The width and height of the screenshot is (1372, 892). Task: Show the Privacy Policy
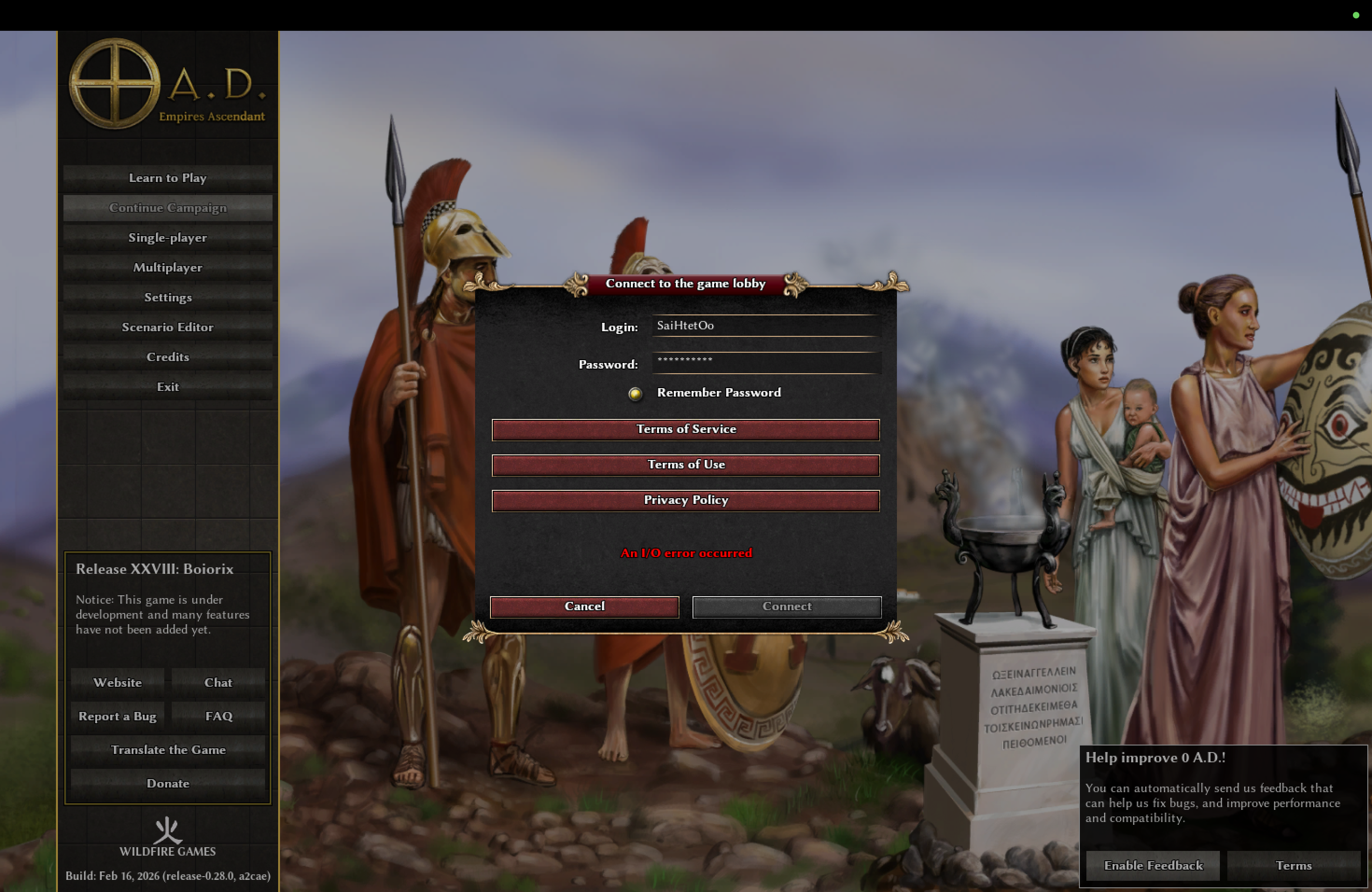pos(686,500)
